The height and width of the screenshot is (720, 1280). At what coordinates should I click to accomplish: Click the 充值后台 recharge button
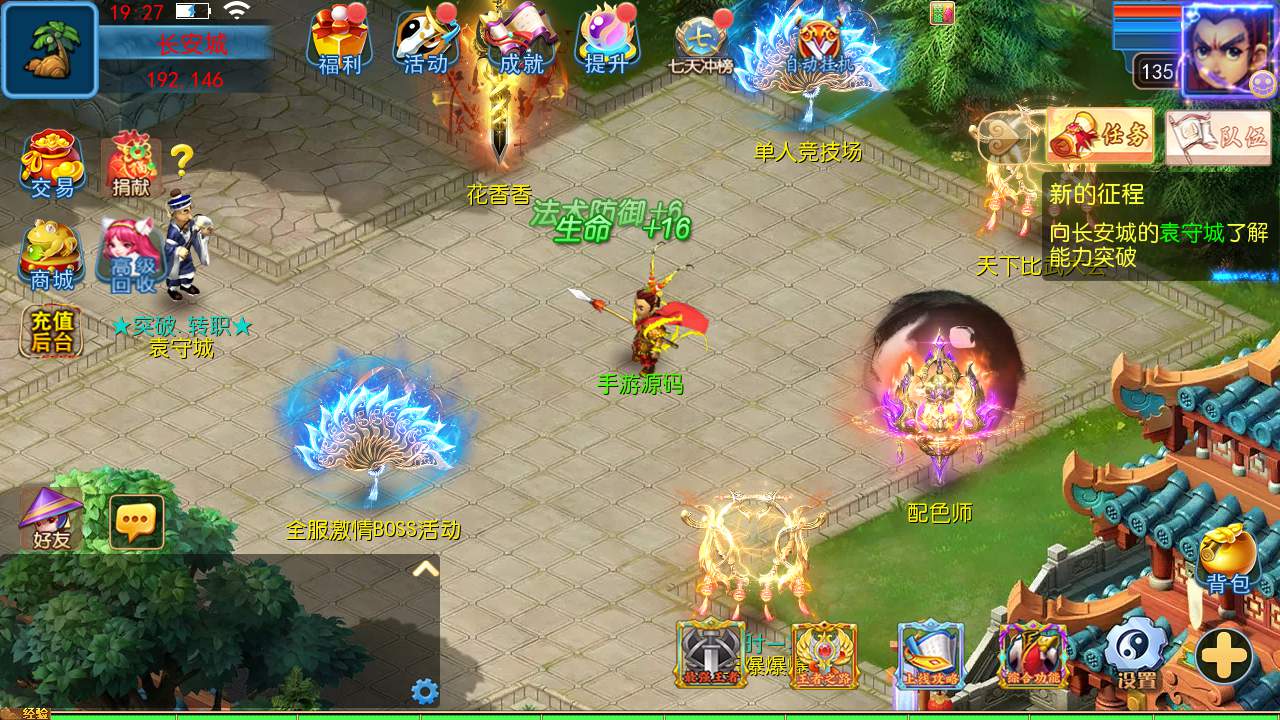pos(52,332)
